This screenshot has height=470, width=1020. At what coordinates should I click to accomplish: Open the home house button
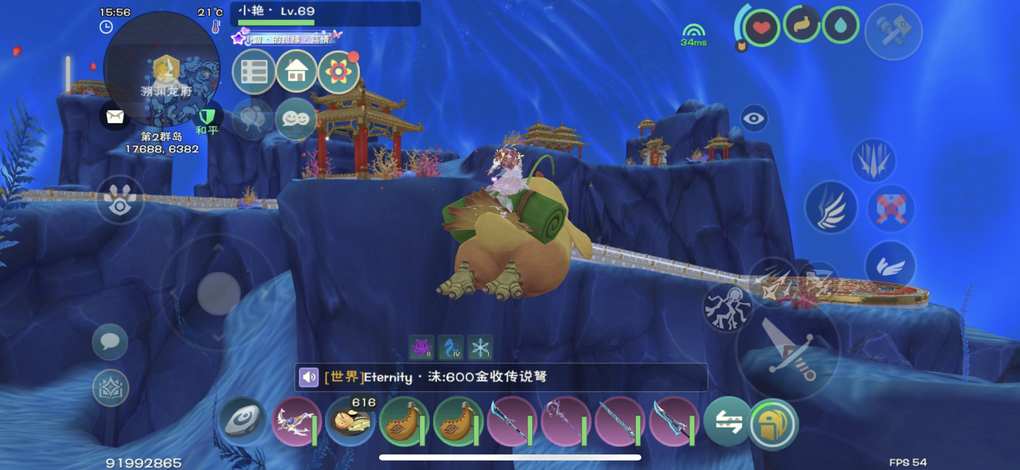tap(296, 71)
